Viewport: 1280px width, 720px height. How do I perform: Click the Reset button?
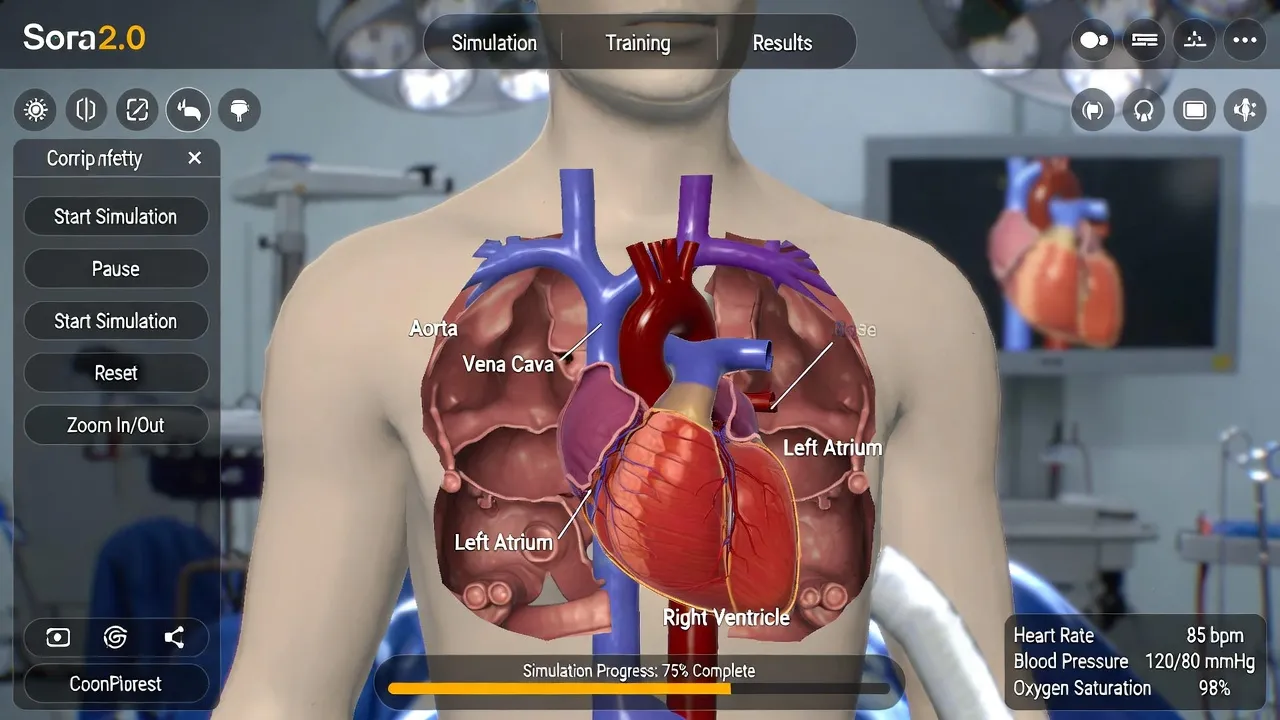point(116,373)
